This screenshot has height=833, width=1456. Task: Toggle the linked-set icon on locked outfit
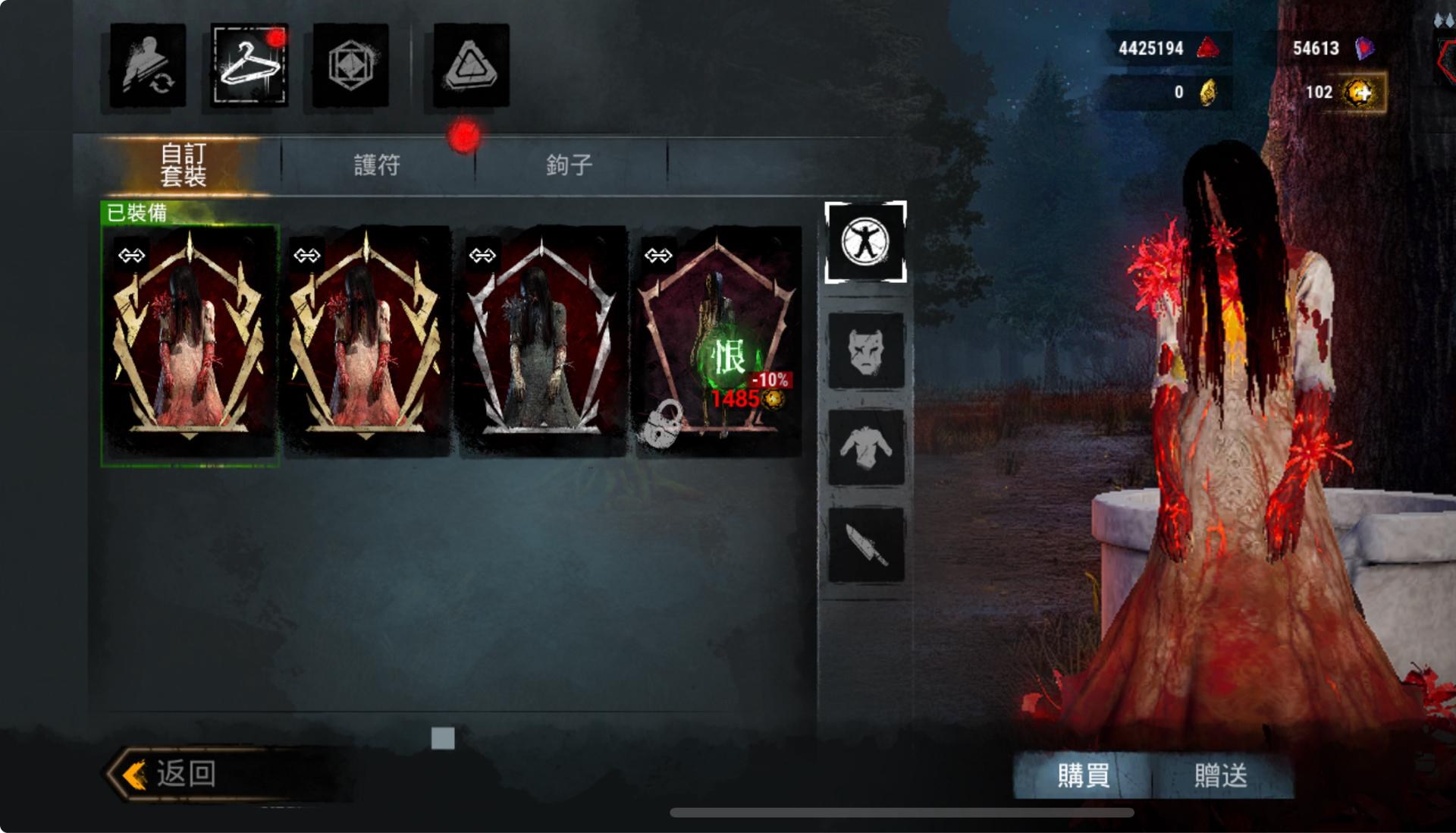click(x=659, y=255)
